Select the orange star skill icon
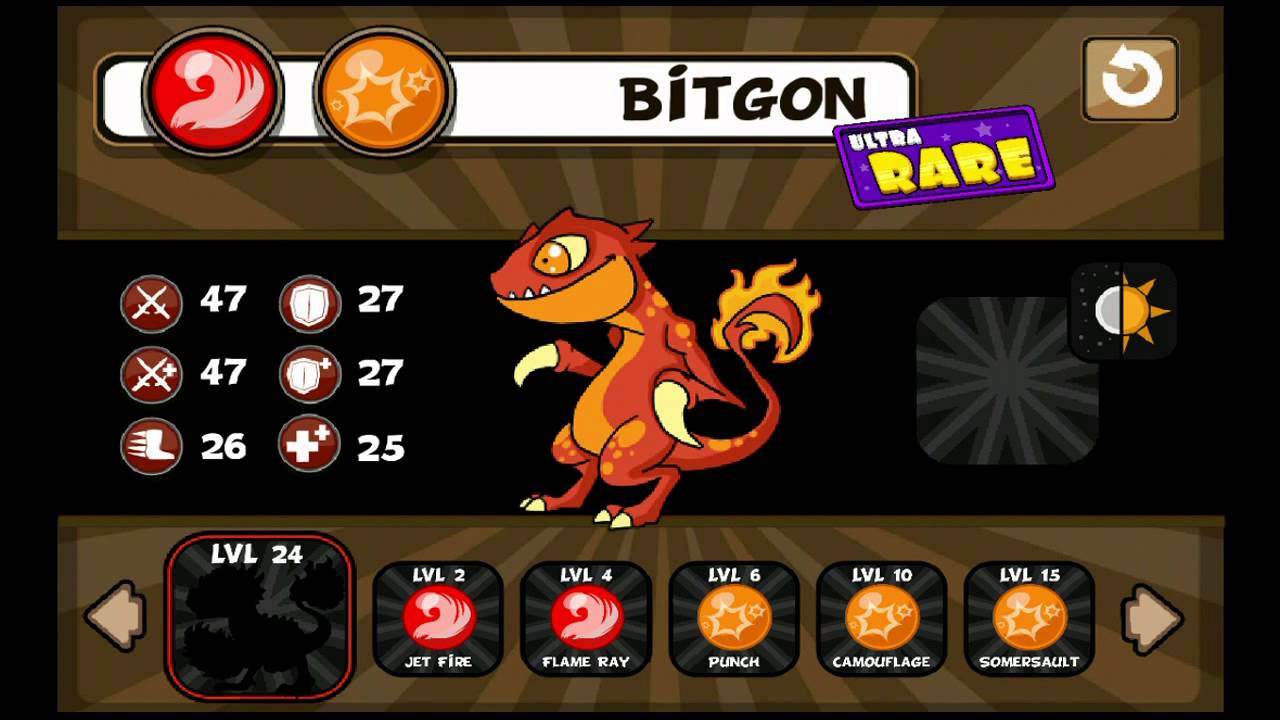The image size is (1280, 720). click(x=383, y=93)
